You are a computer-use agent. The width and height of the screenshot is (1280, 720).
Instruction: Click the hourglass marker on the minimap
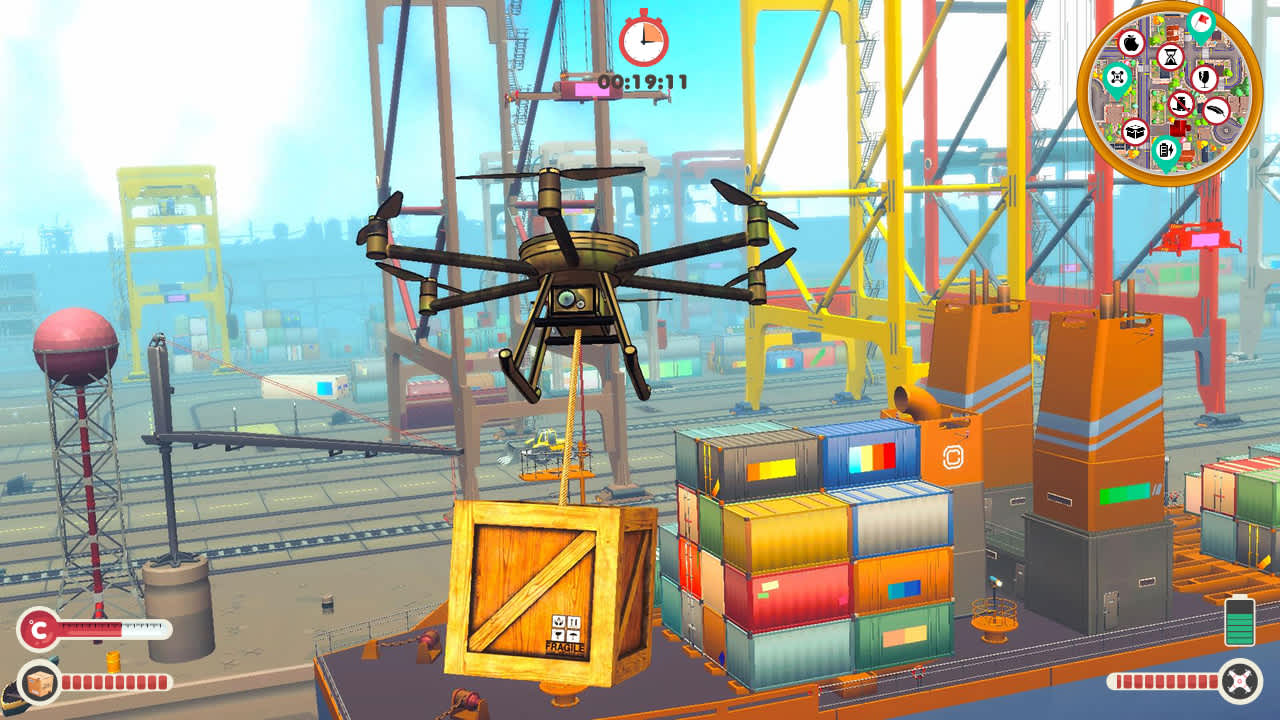[x=1170, y=58]
